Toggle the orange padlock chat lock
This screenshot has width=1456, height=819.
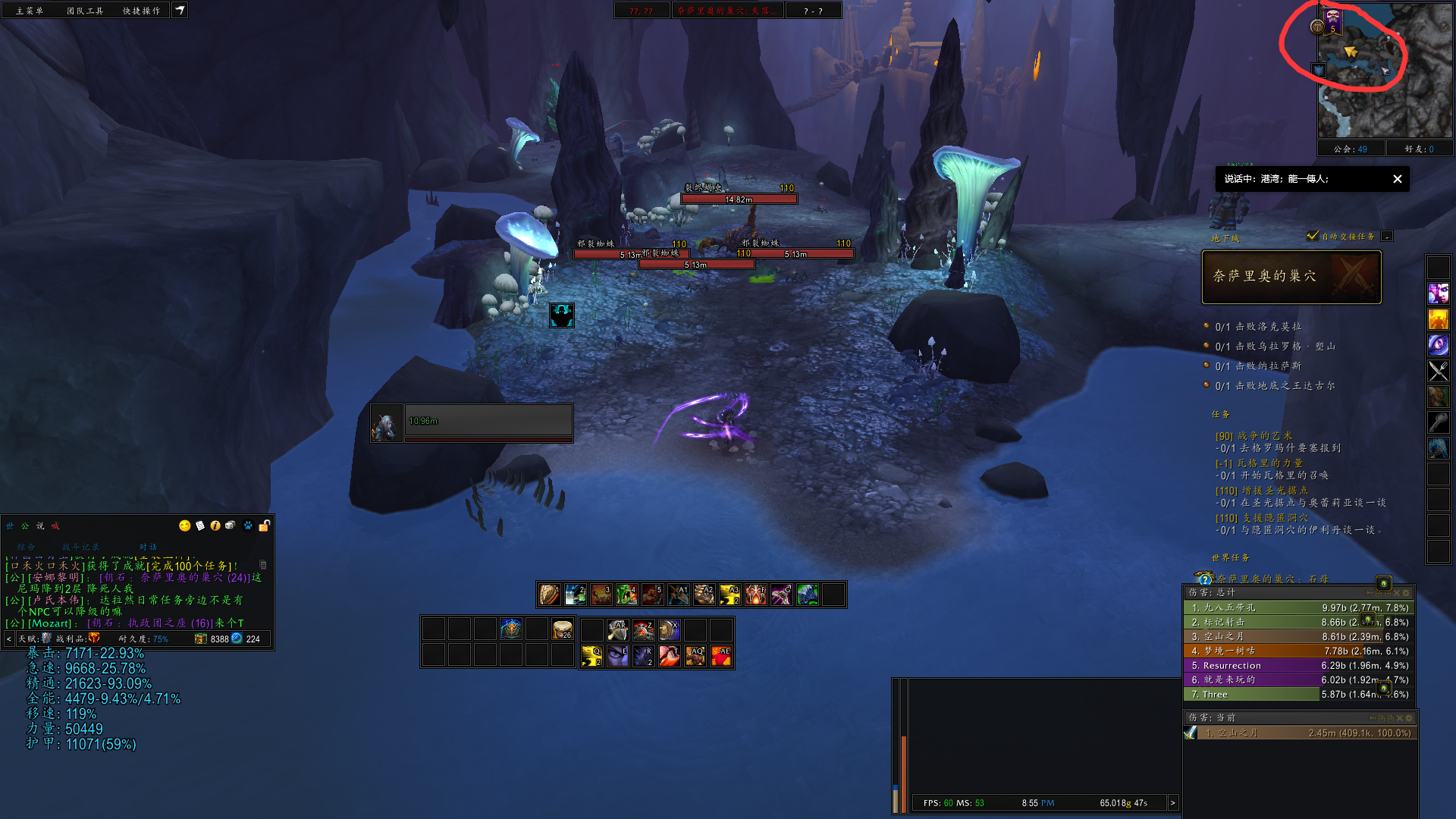tap(265, 526)
